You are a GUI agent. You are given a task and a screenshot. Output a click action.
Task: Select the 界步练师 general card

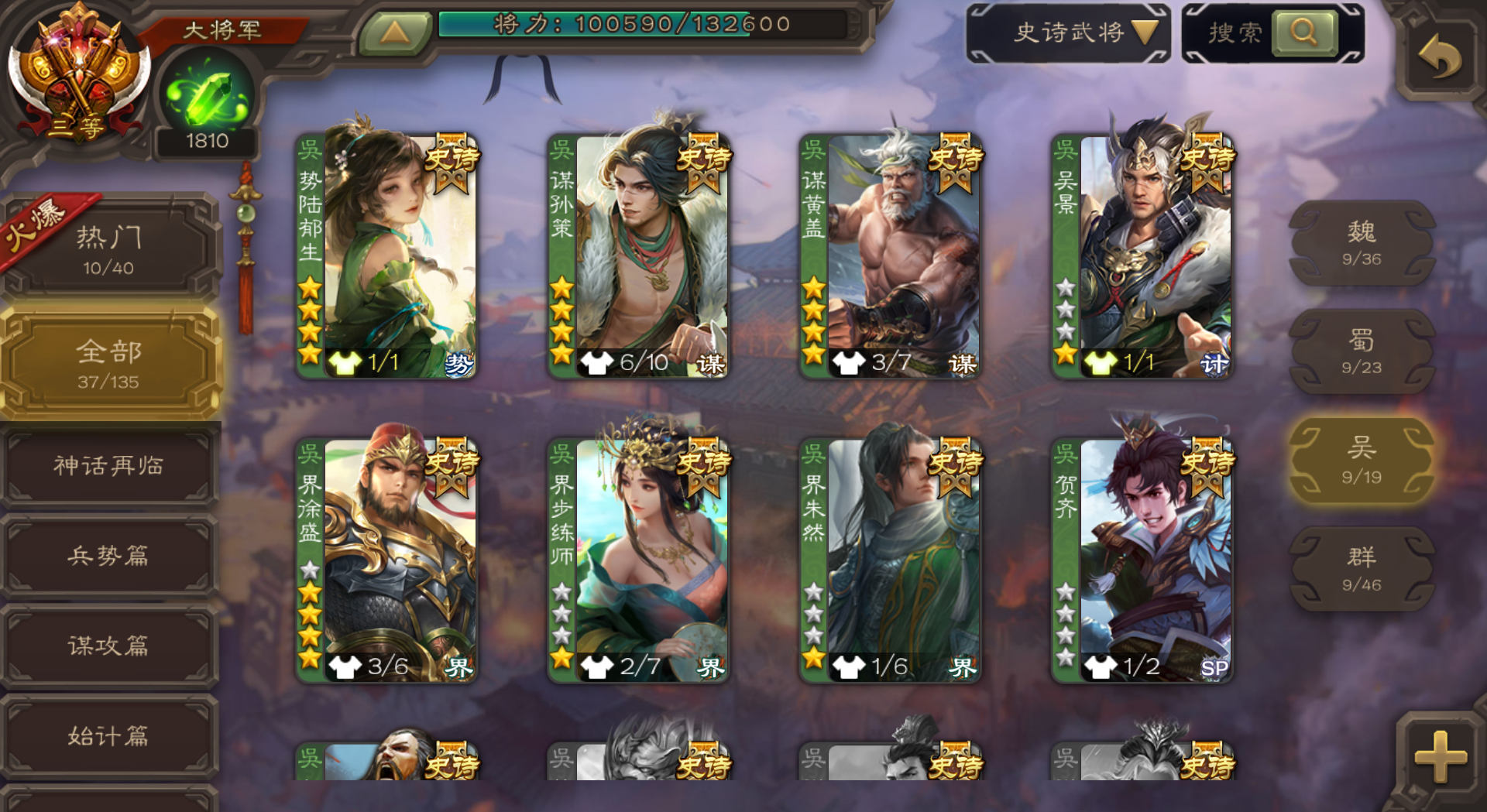[638, 560]
